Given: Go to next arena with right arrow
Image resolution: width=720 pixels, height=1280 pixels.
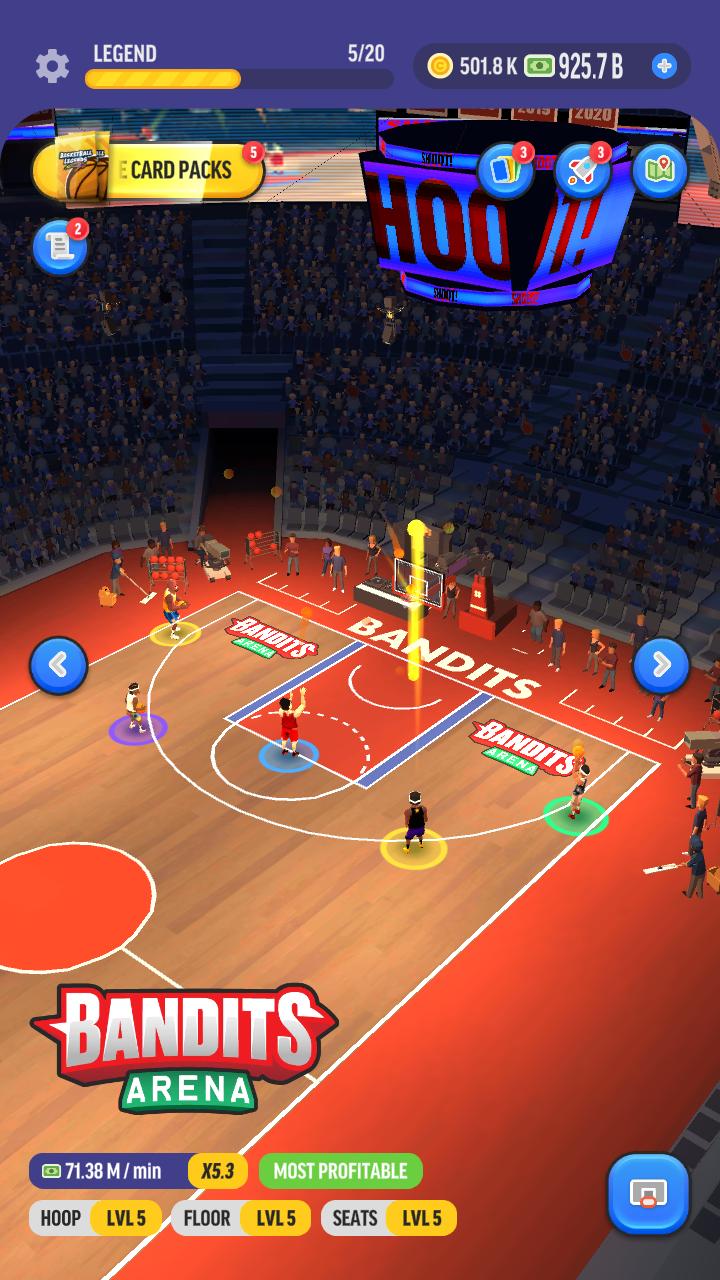Looking at the screenshot, I should click(x=661, y=665).
